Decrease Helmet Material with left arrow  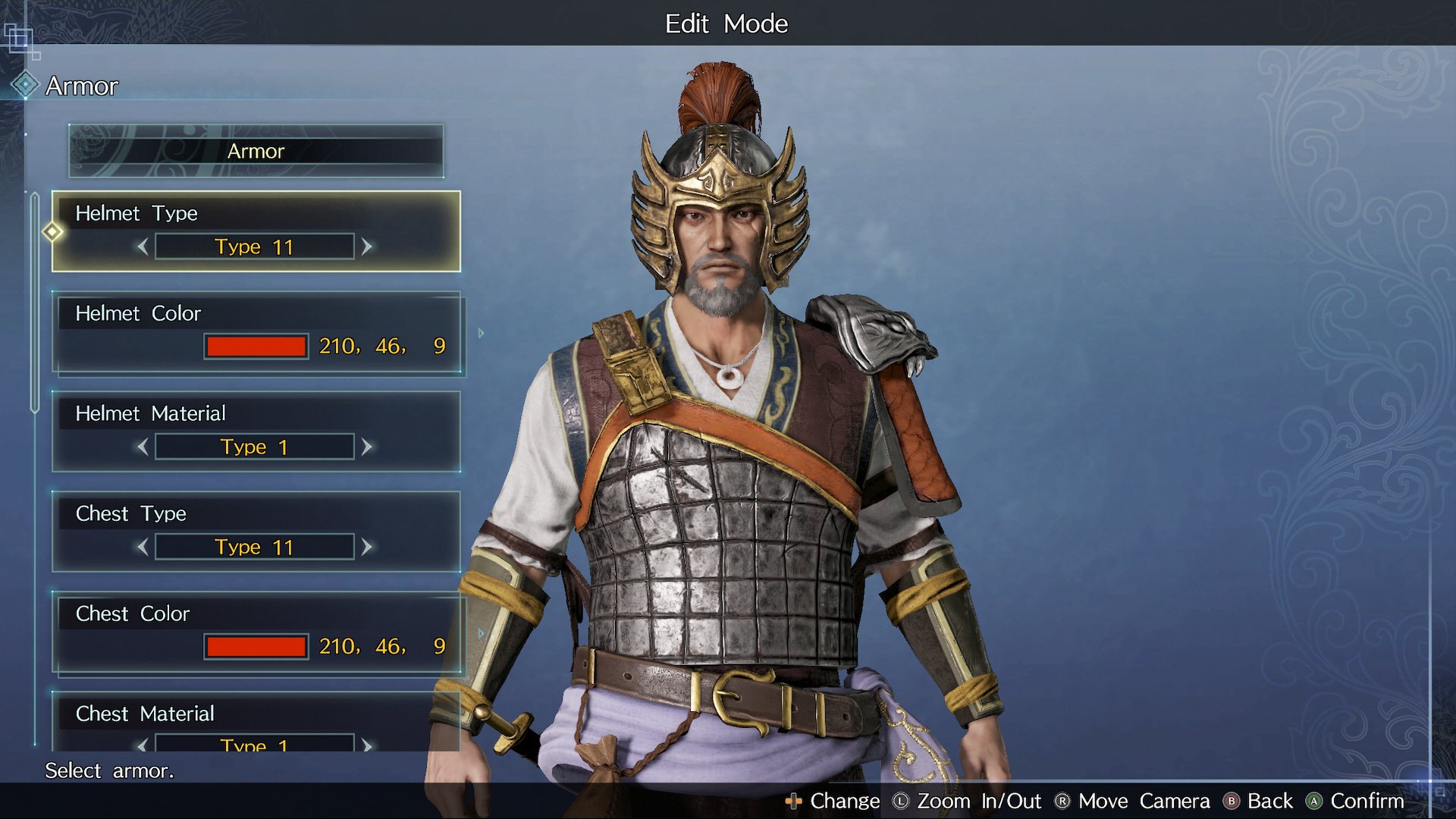click(143, 447)
